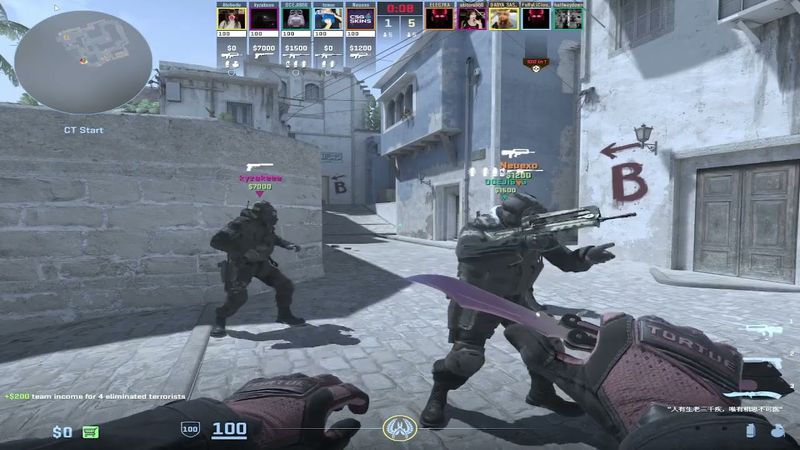Select kyzakeee's avatar in the top scoreboard

[x=263, y=19]
